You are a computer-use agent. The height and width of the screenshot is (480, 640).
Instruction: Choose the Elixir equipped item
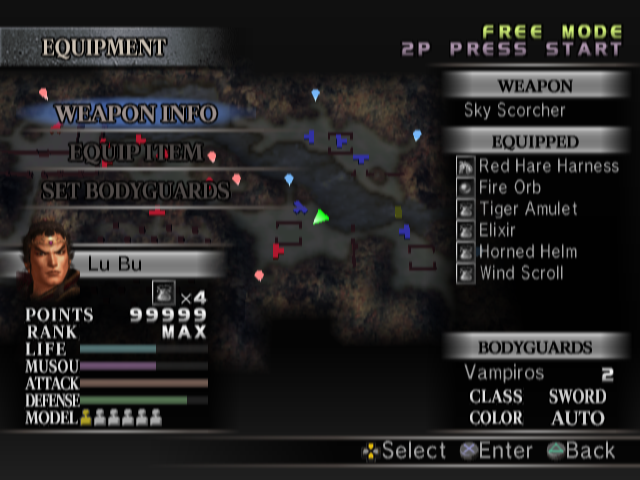497,230
